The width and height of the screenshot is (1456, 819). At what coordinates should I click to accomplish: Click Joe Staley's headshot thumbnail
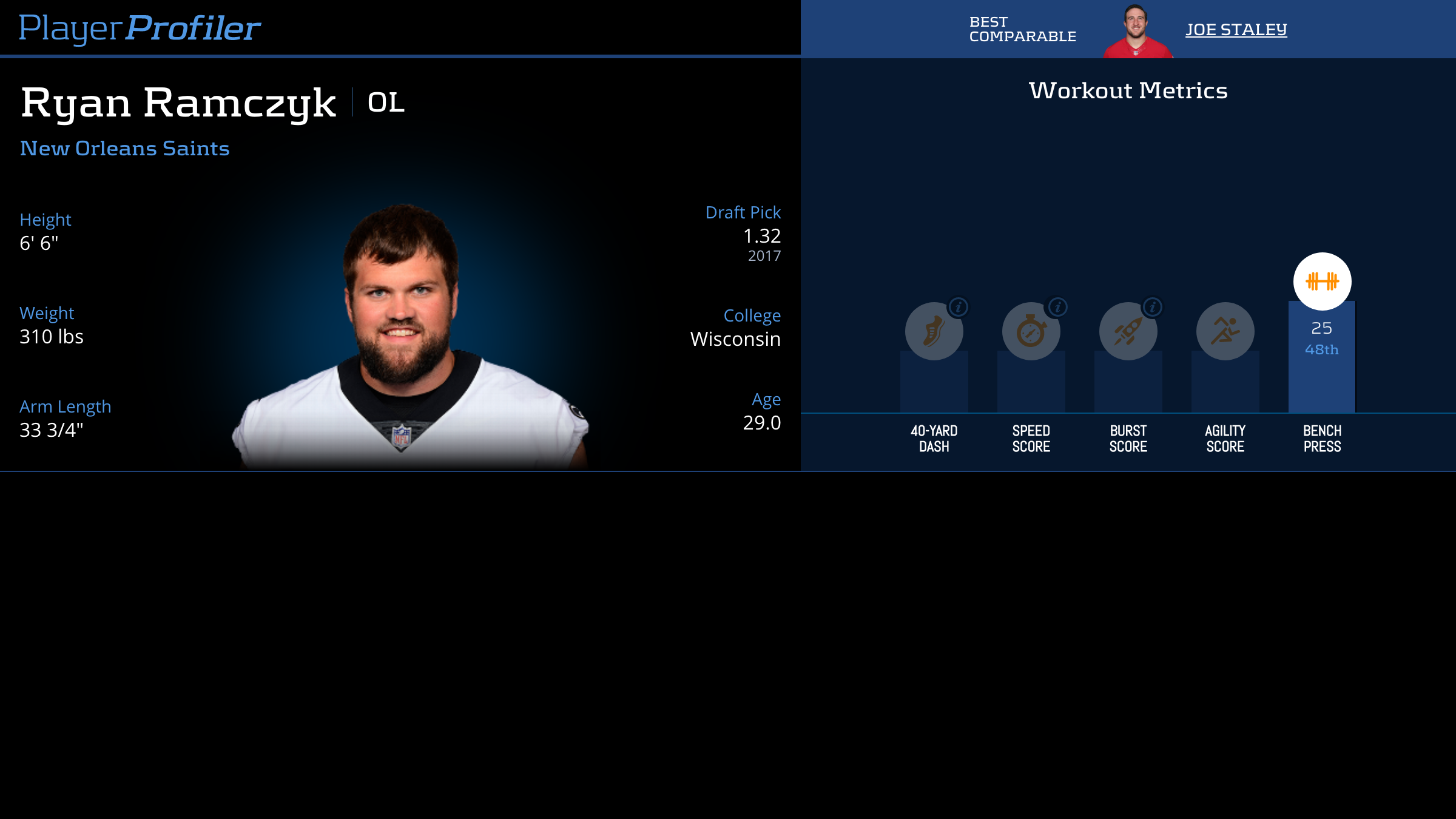[1136, 31]
